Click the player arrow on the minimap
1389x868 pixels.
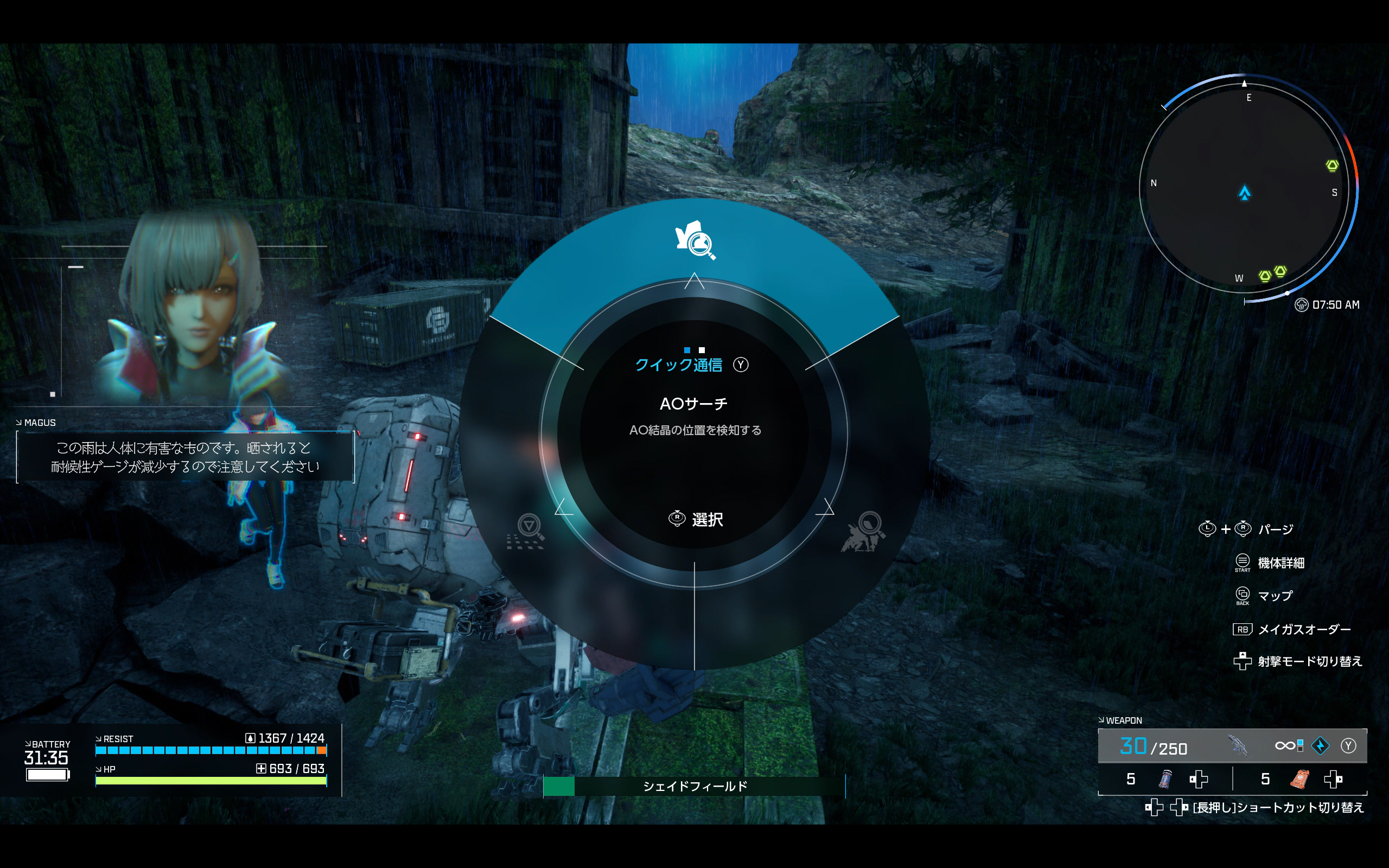[1244, 193]
